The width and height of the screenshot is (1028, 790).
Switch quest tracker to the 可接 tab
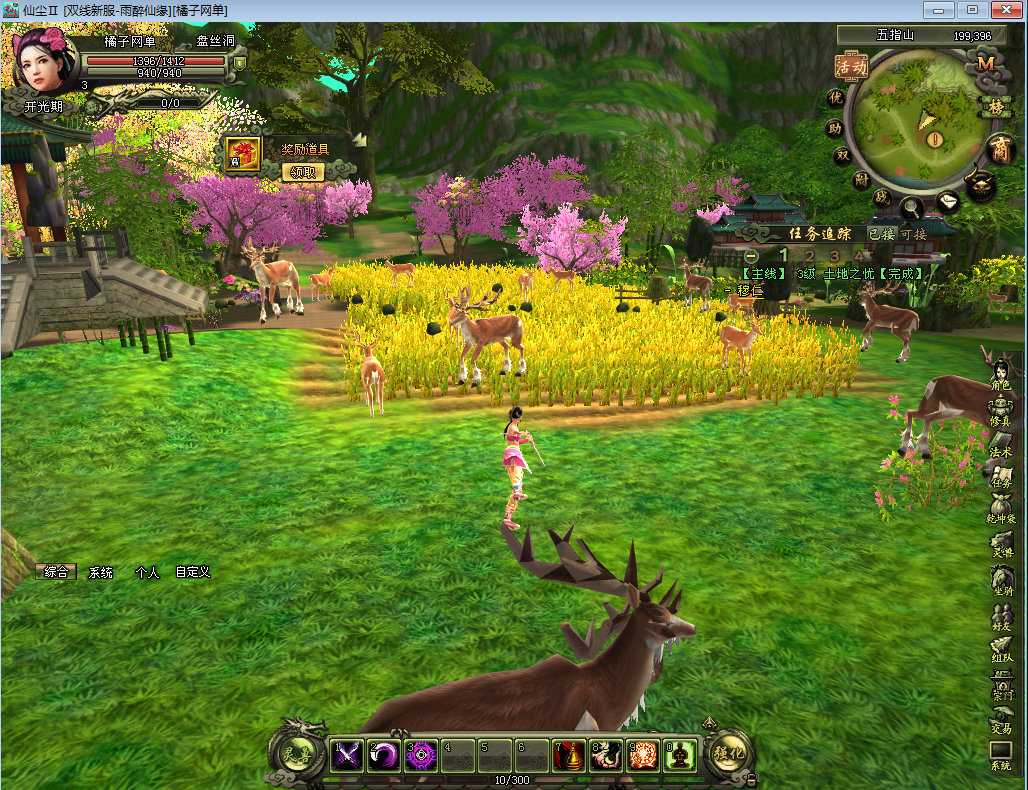click(913, 234)
